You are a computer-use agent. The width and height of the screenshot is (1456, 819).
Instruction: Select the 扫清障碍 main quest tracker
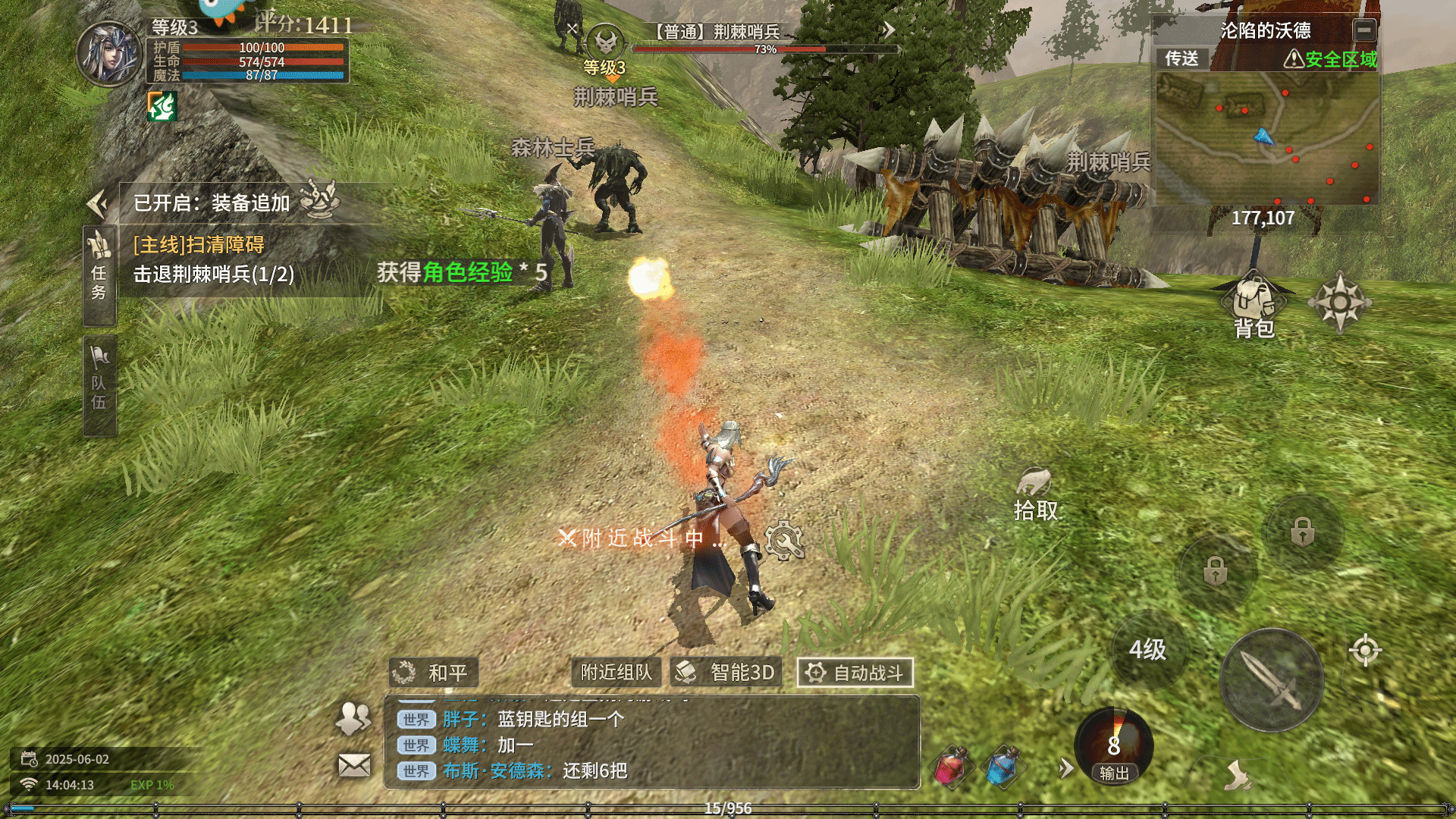[214, 259]
